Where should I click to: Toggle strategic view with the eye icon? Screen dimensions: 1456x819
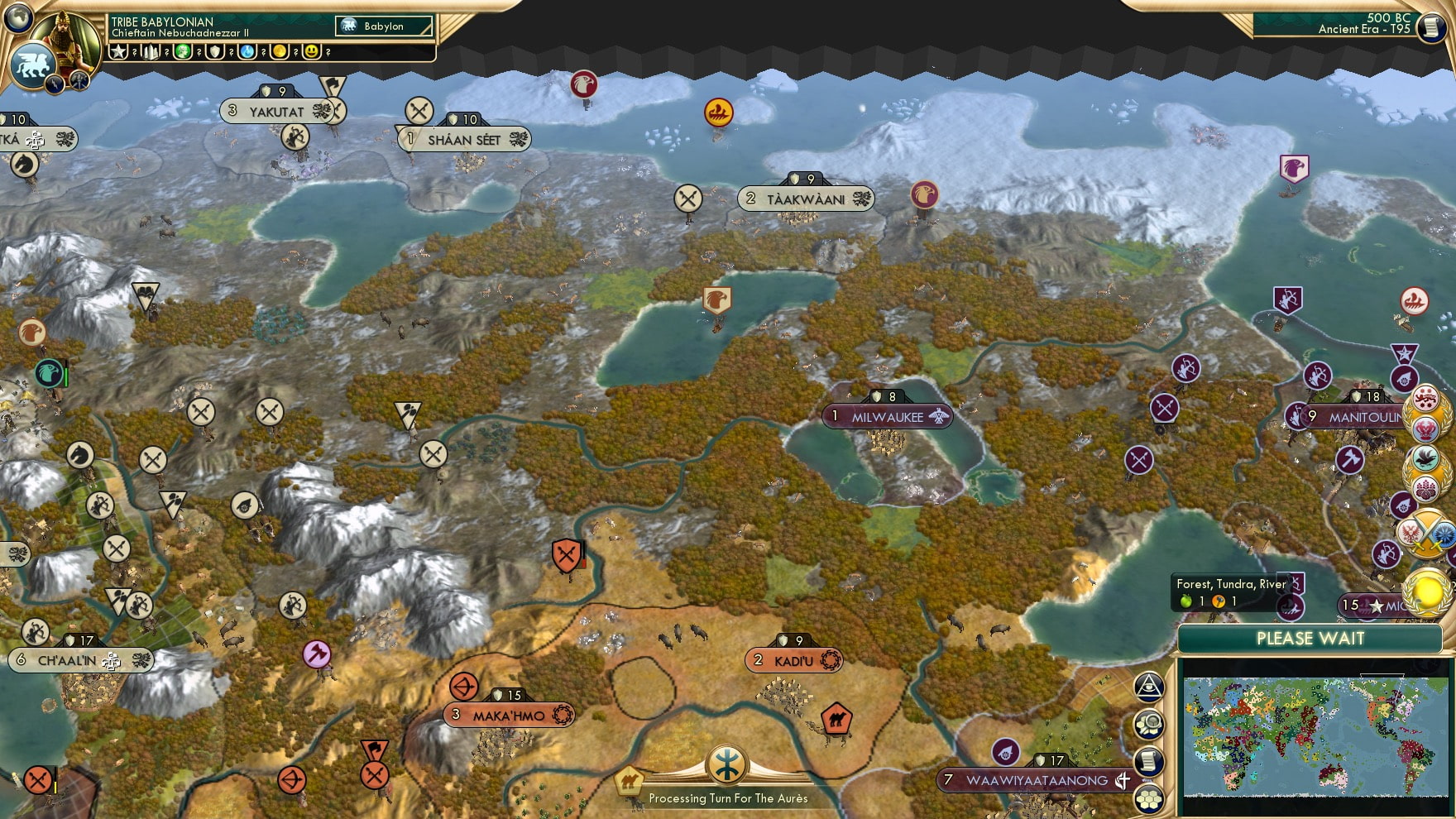pos(1148,687)
